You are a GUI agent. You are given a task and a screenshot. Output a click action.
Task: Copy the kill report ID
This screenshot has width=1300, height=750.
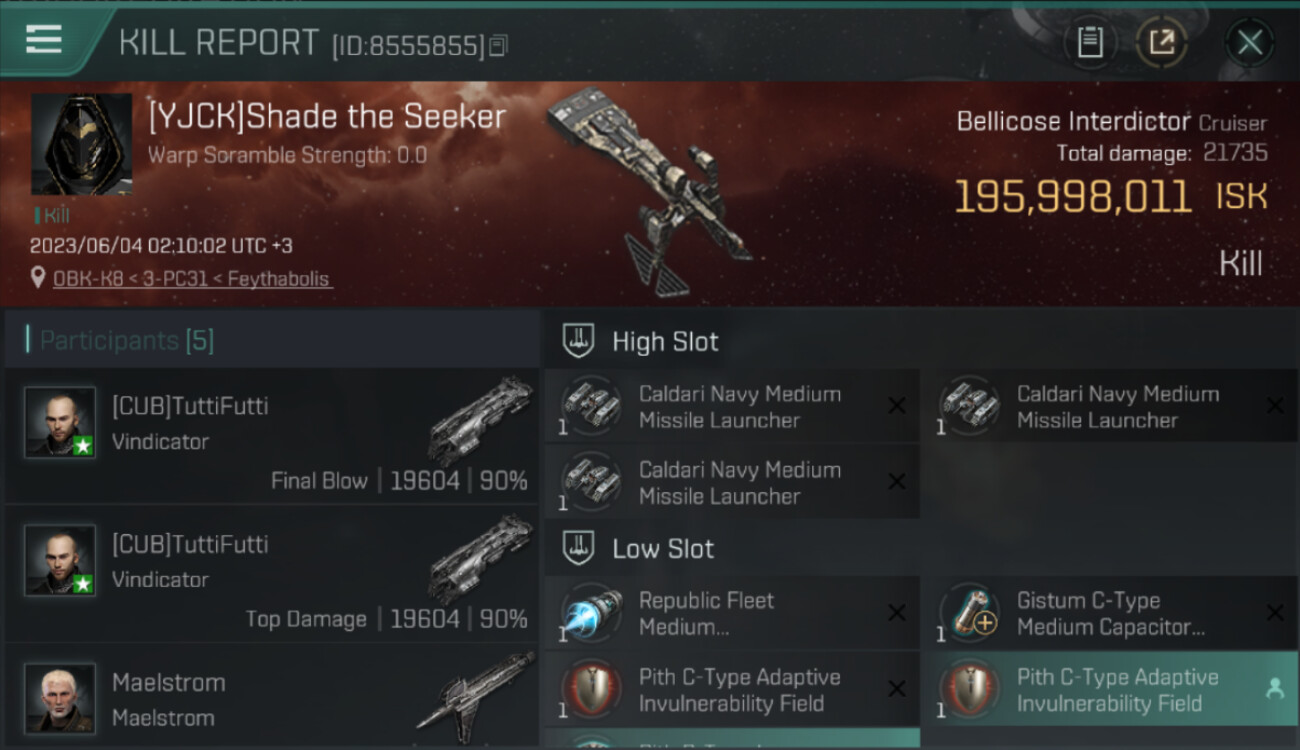click(x=498, y=45)
